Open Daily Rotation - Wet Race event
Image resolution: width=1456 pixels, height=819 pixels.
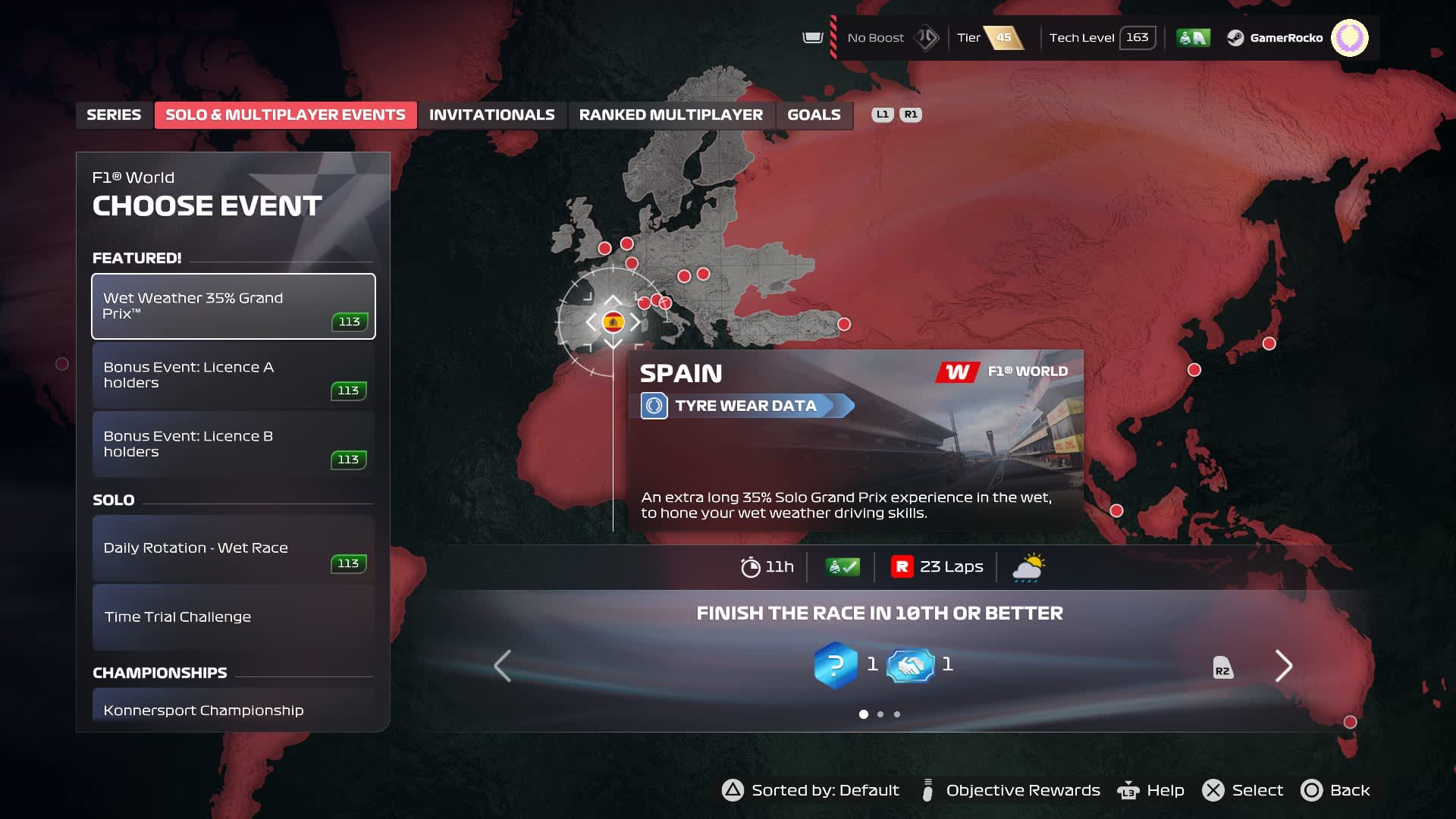point(234,548)
